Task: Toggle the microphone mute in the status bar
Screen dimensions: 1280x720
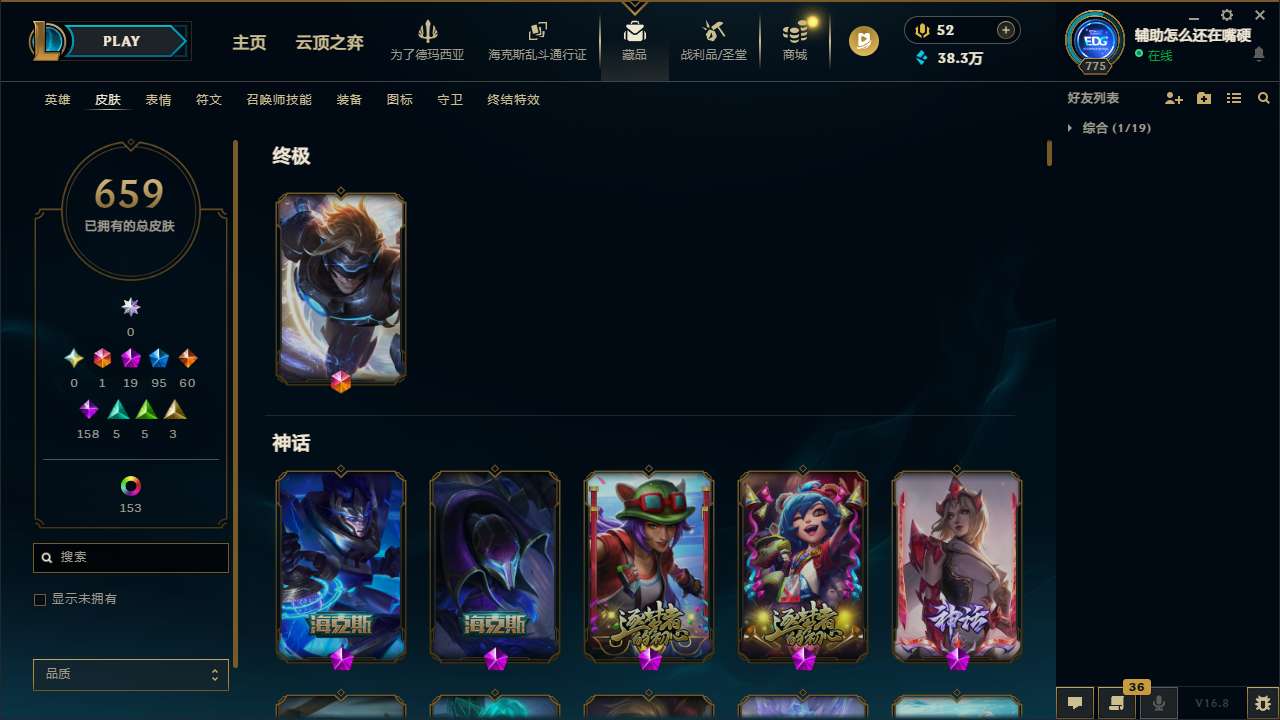Action: [1159, 703]
